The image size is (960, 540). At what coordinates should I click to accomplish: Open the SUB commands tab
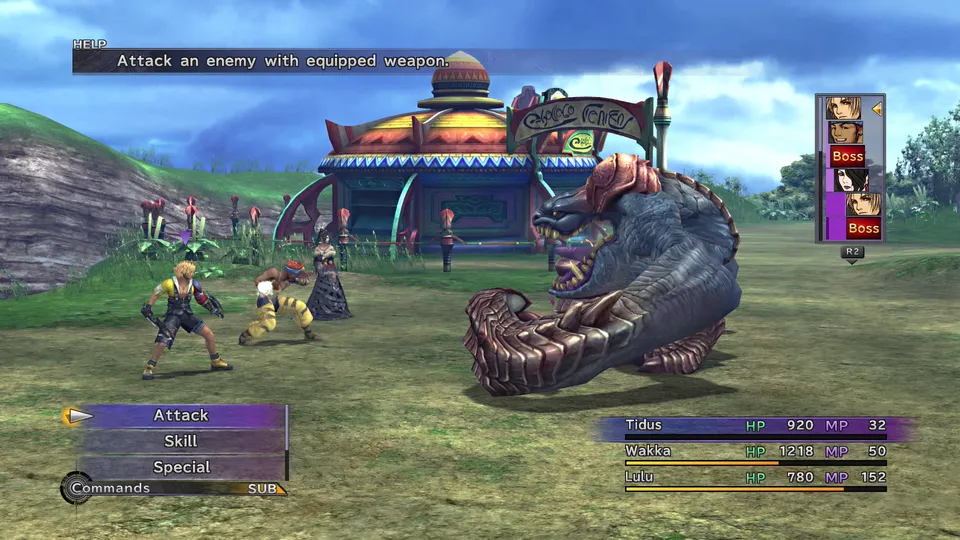point(266,489)
